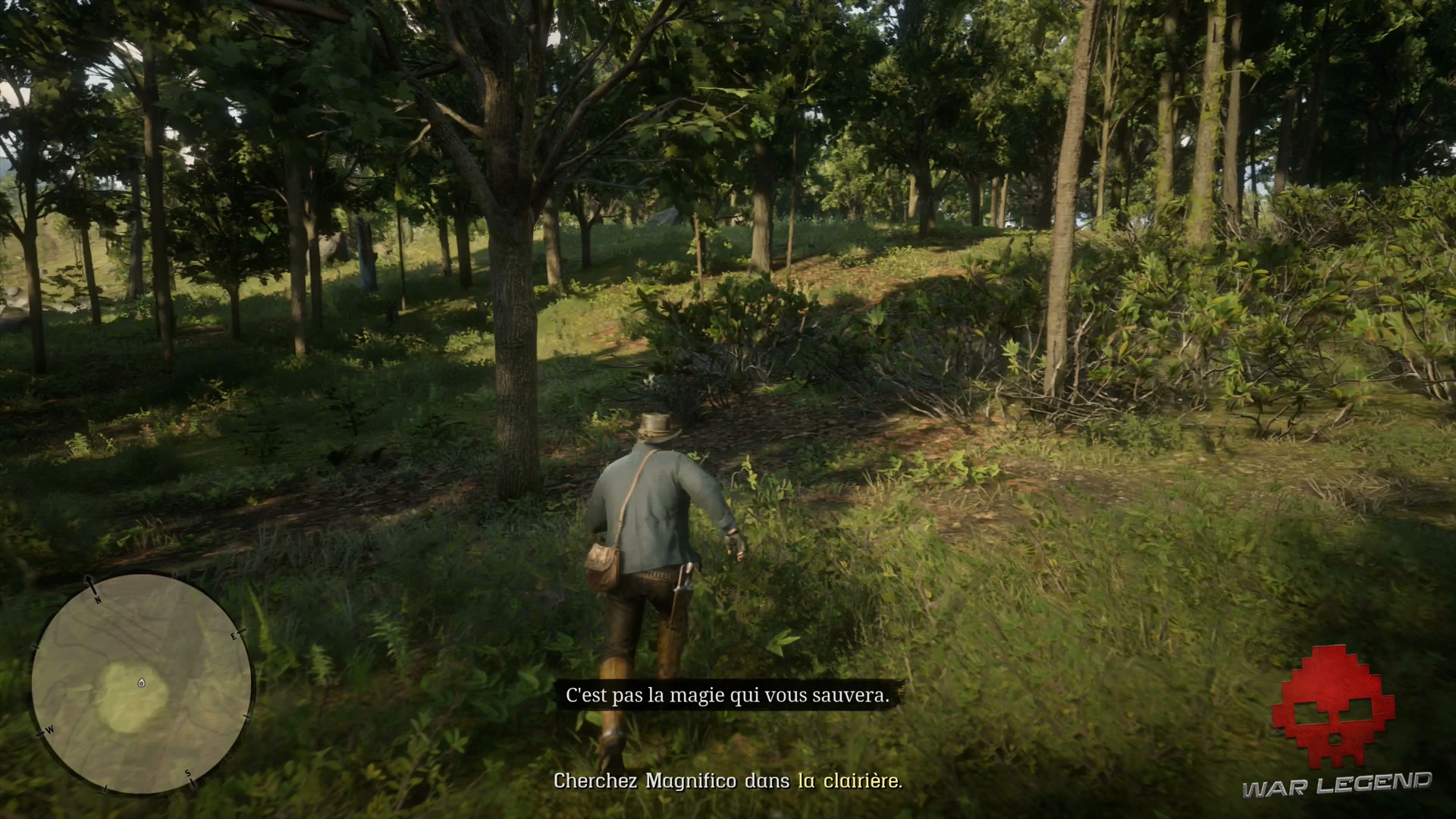Image resolution: width=1456 pixels, height=819 pixels.
Task: Click the subtitle 'C'est pas la magie qui vous sauvera'
Action: click(728, 695)
